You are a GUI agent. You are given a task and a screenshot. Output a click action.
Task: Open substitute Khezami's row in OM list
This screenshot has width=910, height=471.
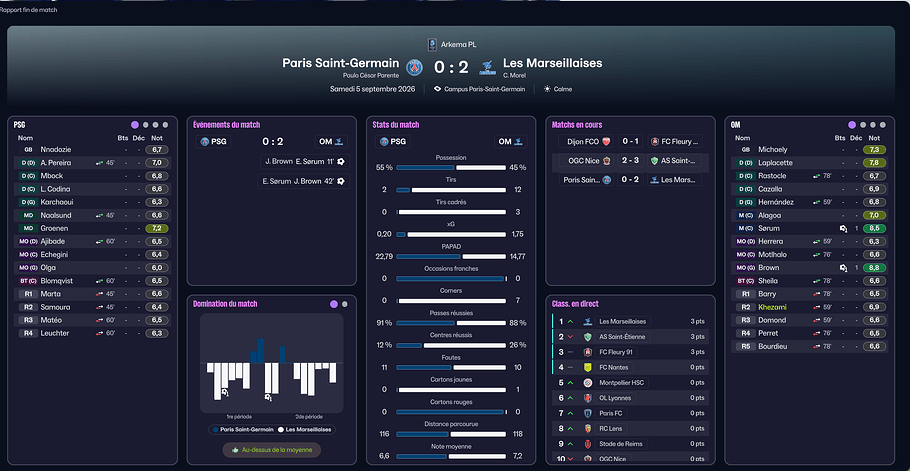773,307
